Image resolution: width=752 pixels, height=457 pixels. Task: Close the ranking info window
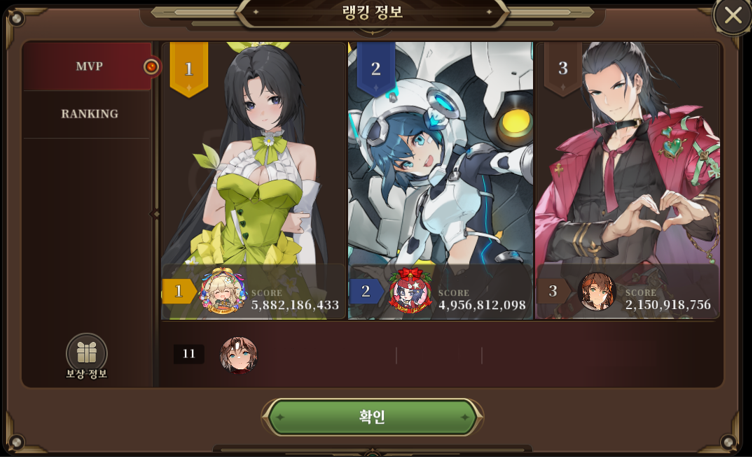pos(733,15)
